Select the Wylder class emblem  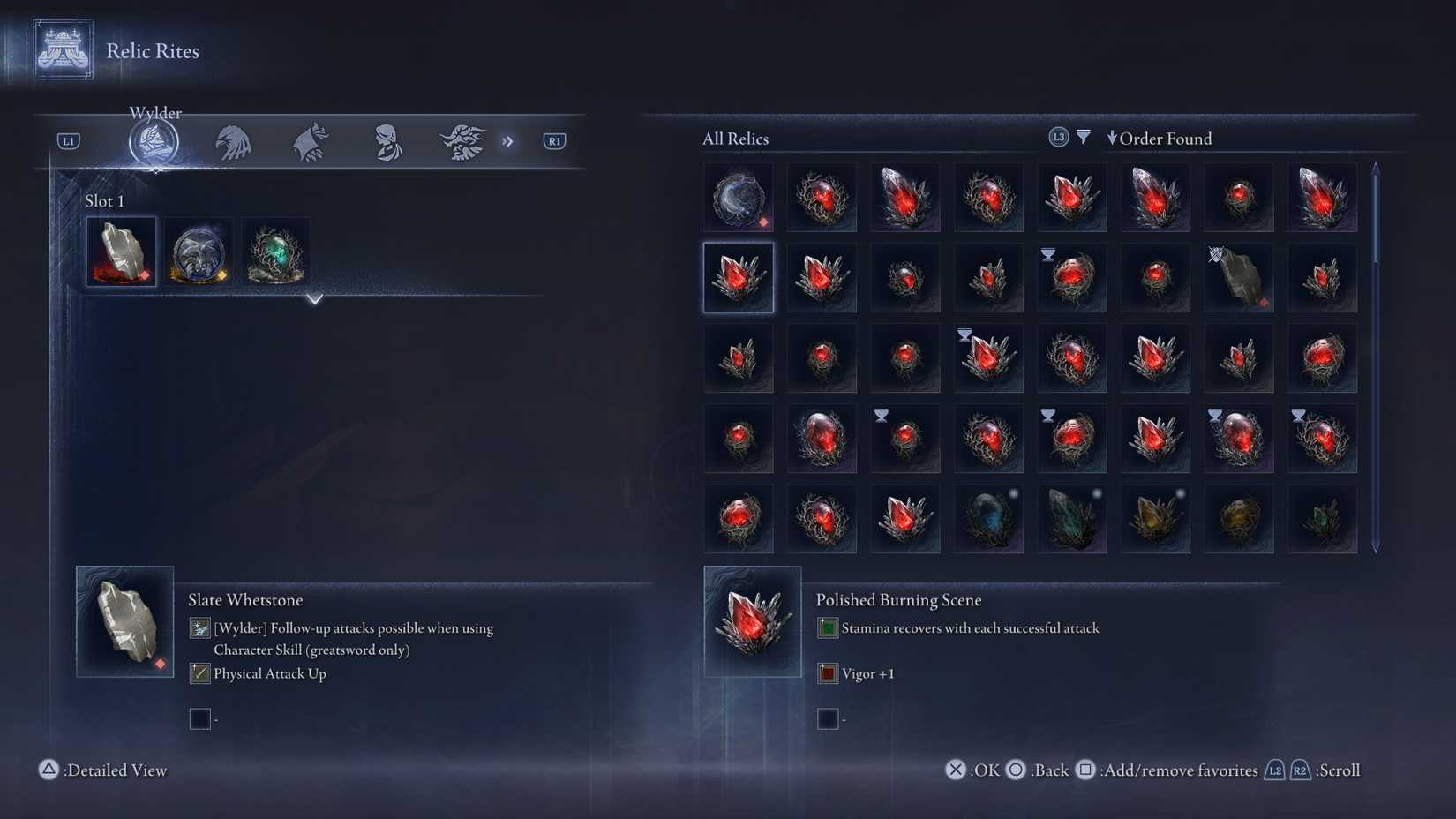point(155,141)
